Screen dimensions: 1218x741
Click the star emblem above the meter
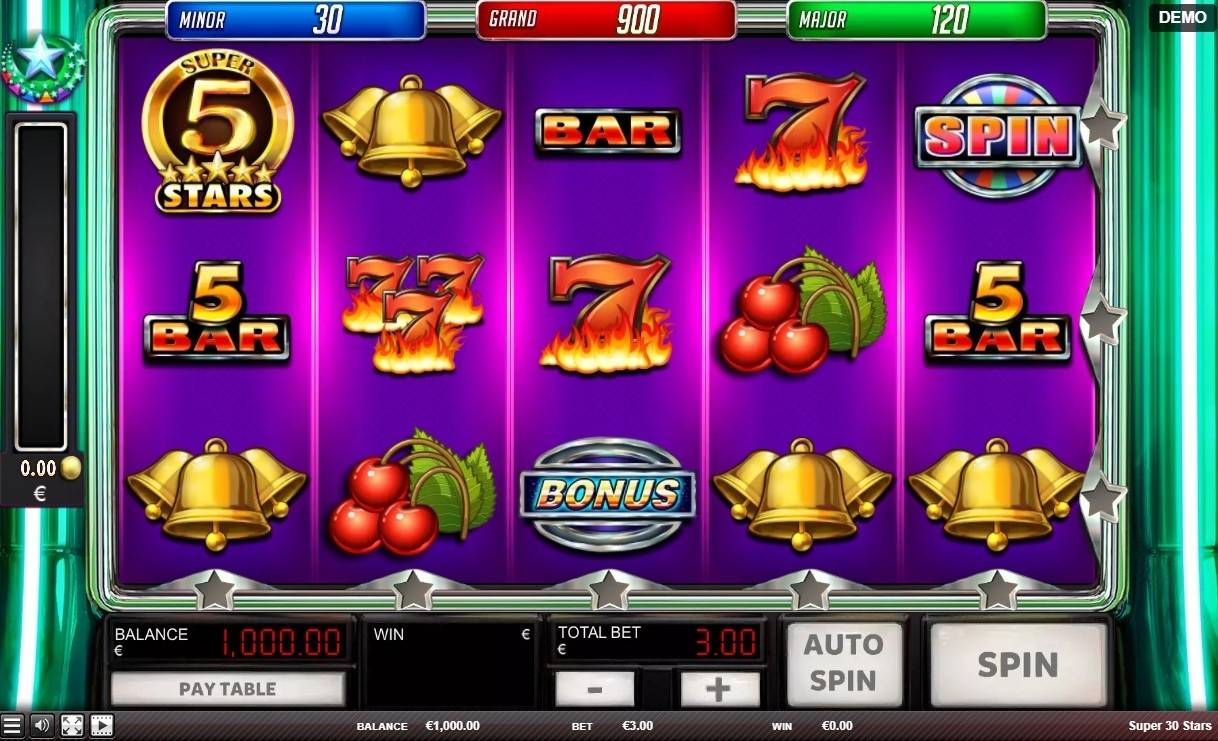coord(43,63)
